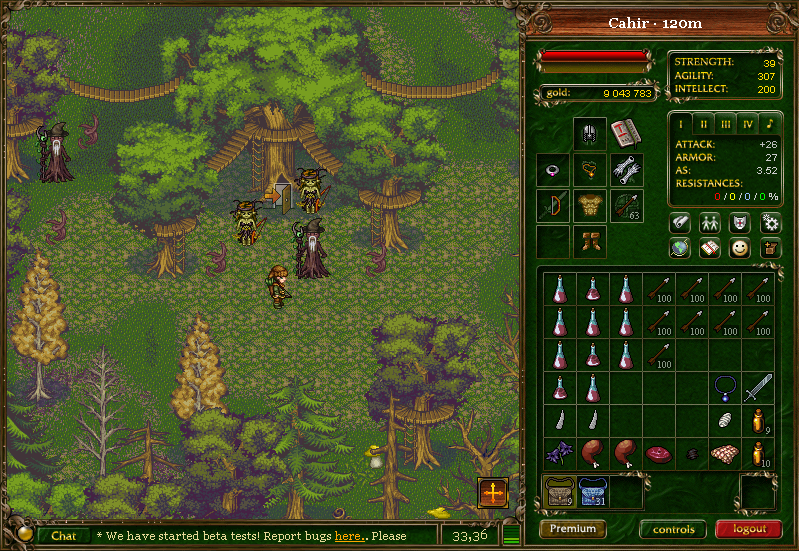Select the equipped golden chest armor
The width and height of the screenshot is (799, 551).
tap(589, 207)
